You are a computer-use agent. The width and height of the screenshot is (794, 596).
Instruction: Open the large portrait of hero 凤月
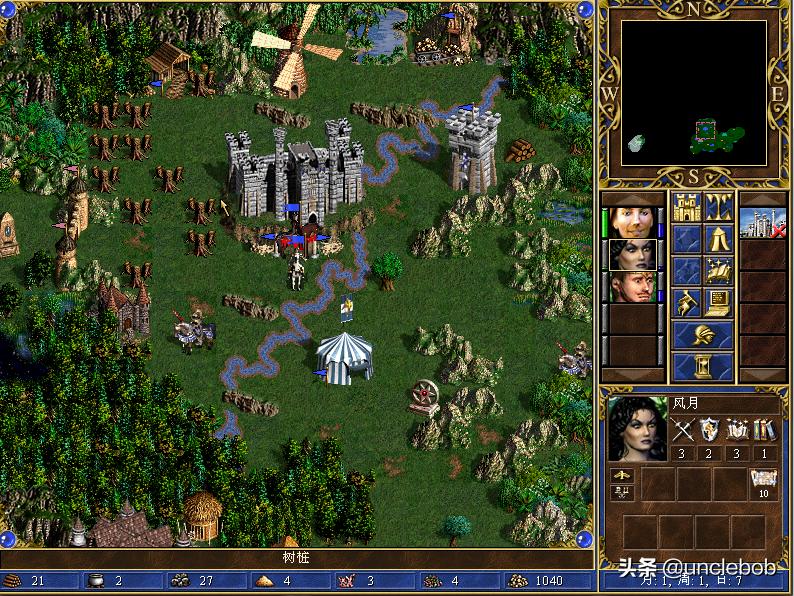point(637,428)
